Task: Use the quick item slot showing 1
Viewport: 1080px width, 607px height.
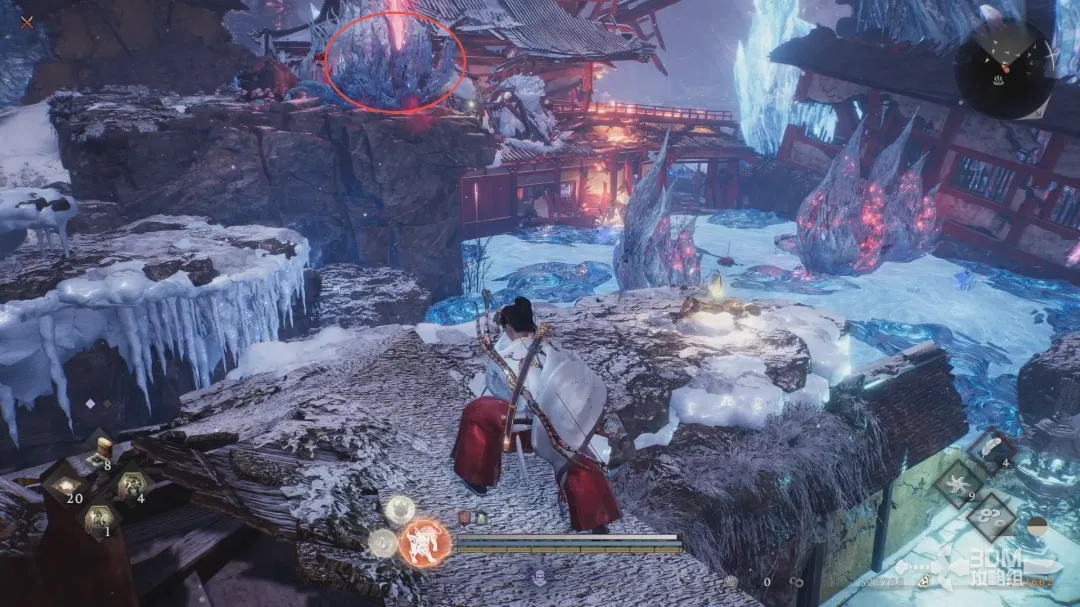Action: (98, 519)
